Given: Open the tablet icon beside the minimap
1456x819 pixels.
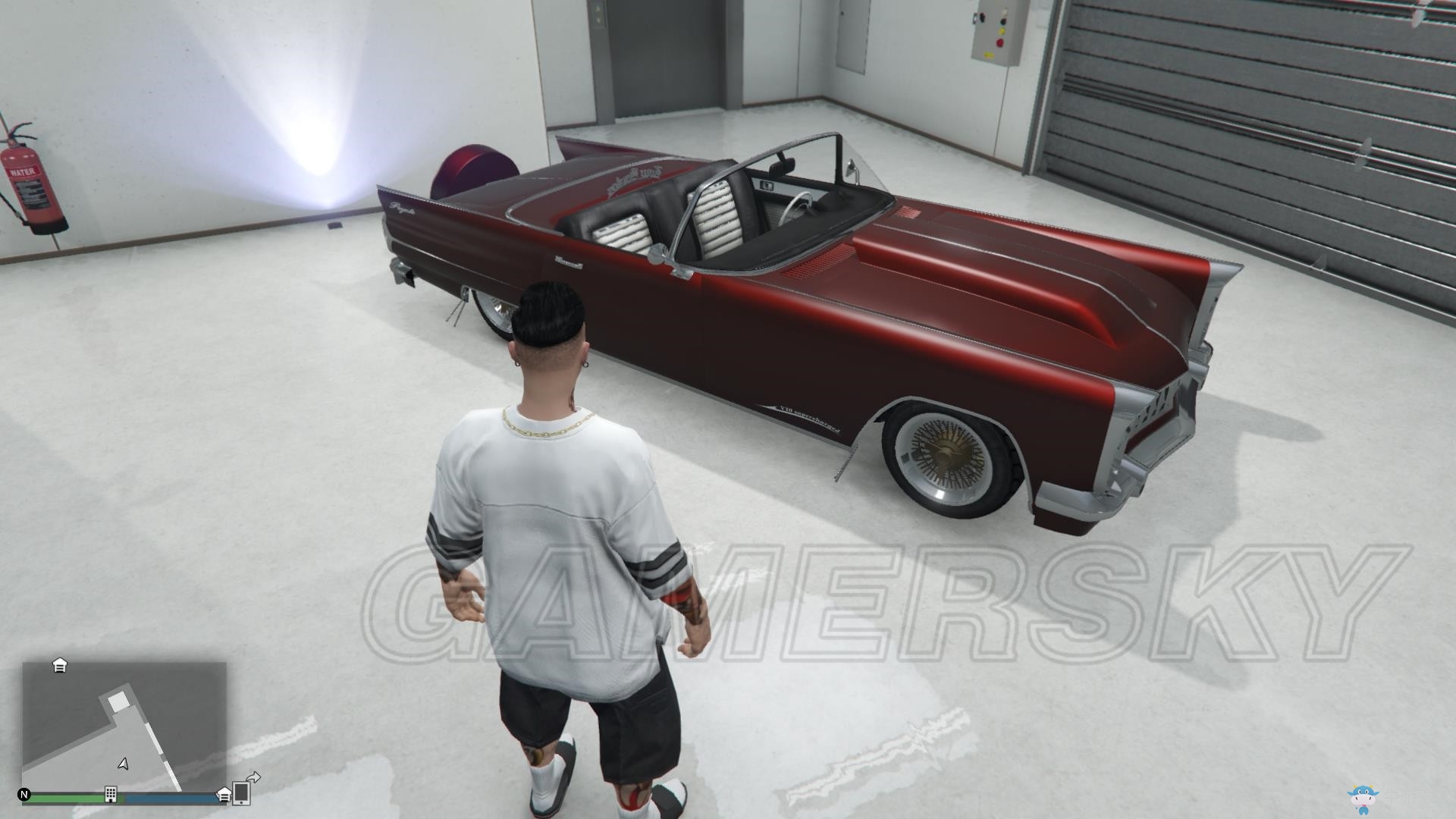Looking at the screenshot, I should click(x=241, y=795).
